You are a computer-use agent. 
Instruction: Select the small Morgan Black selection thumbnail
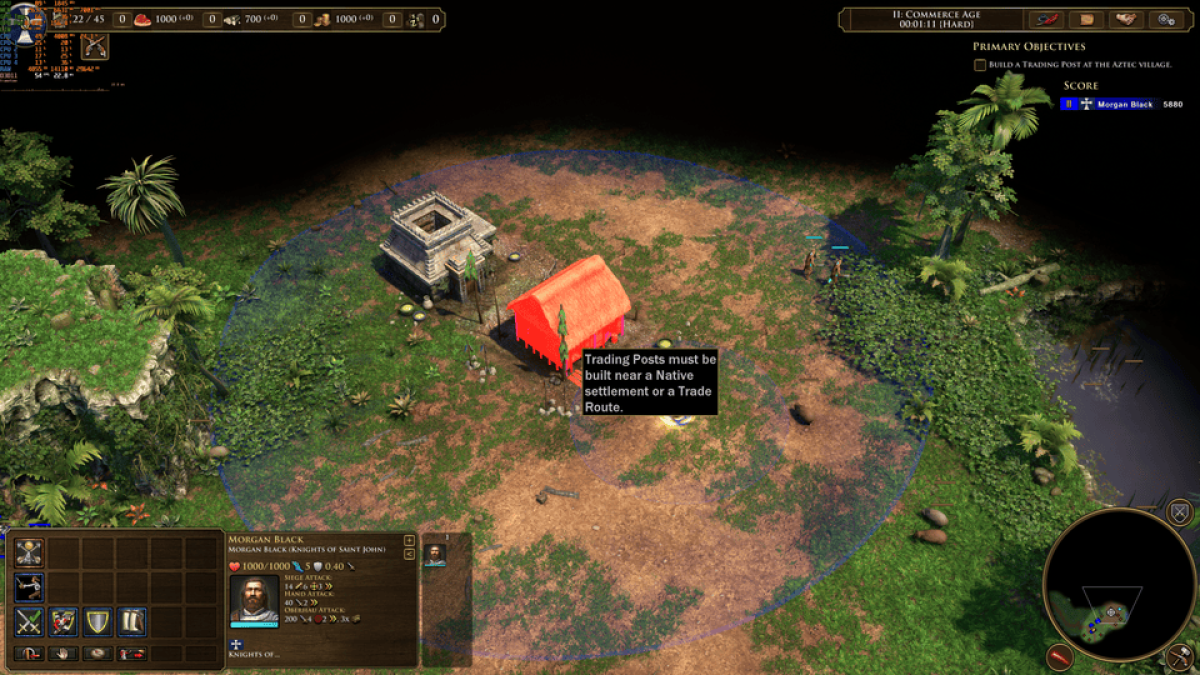[435, 555]
